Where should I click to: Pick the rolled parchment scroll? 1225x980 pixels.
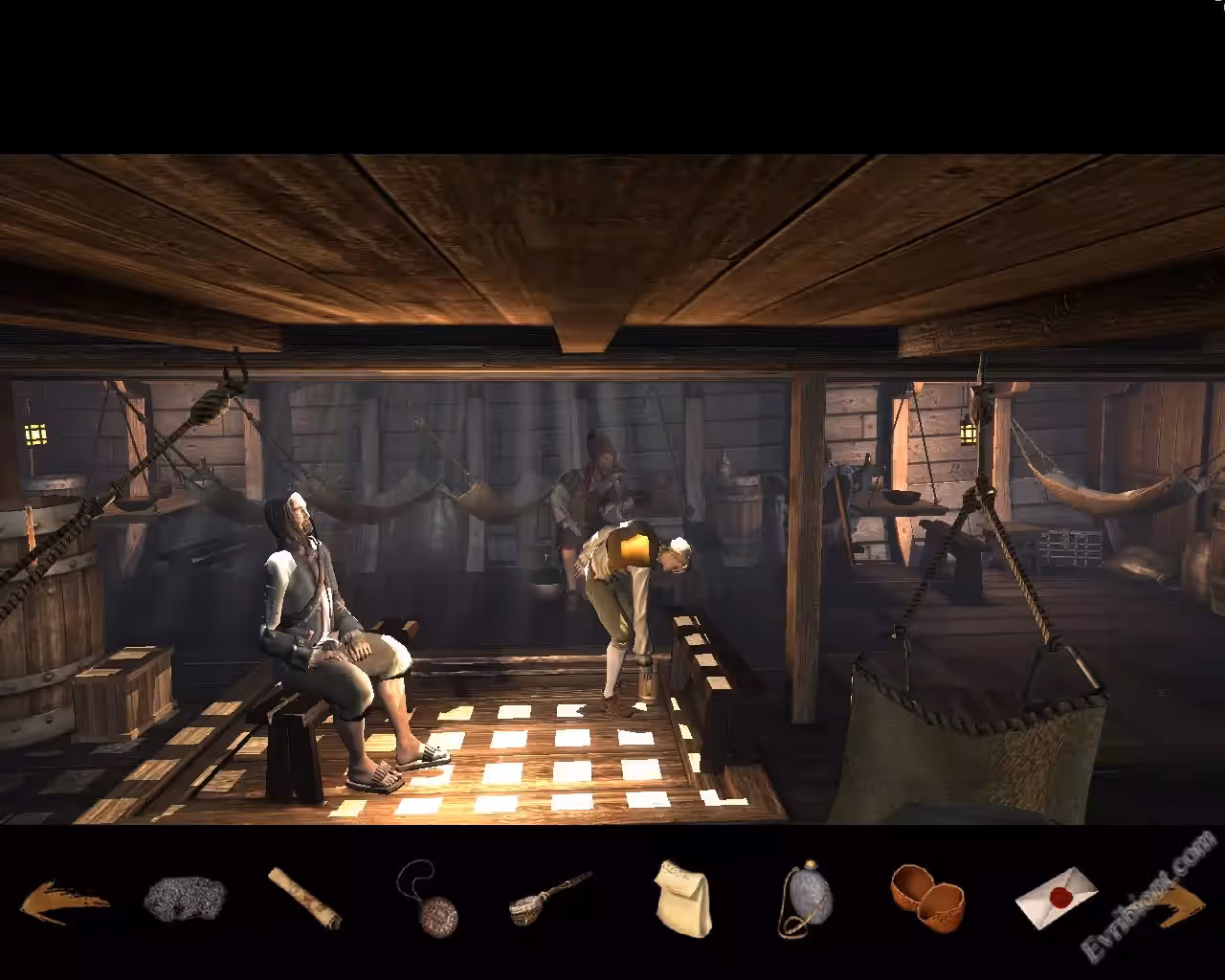click(304, 898)
